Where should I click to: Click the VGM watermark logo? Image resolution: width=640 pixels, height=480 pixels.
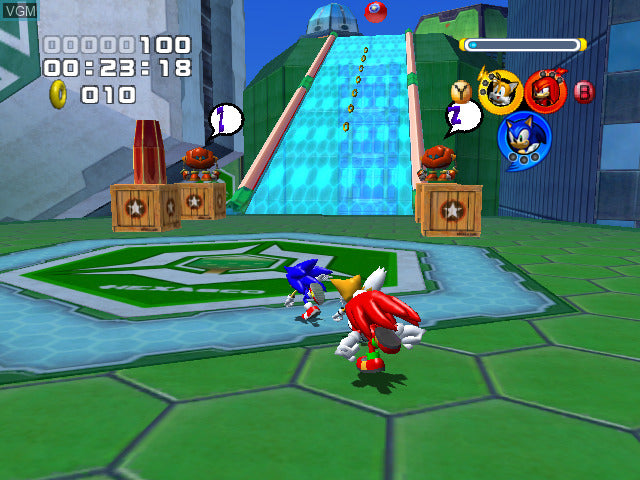pyautogui.click(x=19, y=10)
